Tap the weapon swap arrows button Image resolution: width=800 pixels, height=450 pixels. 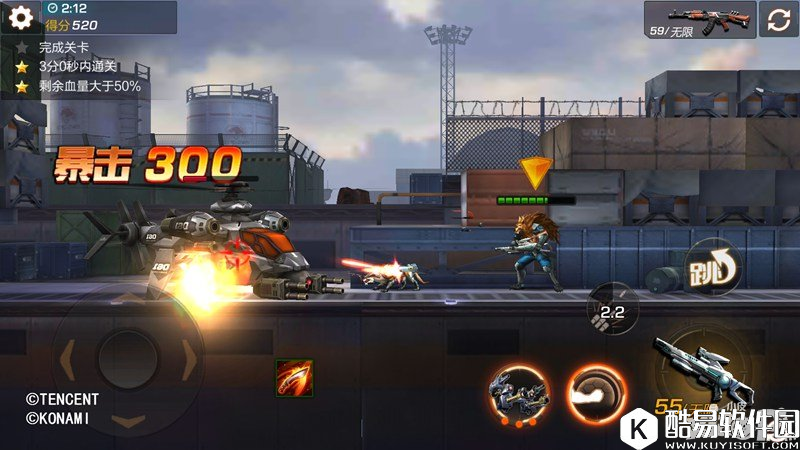tap(780, 19)
